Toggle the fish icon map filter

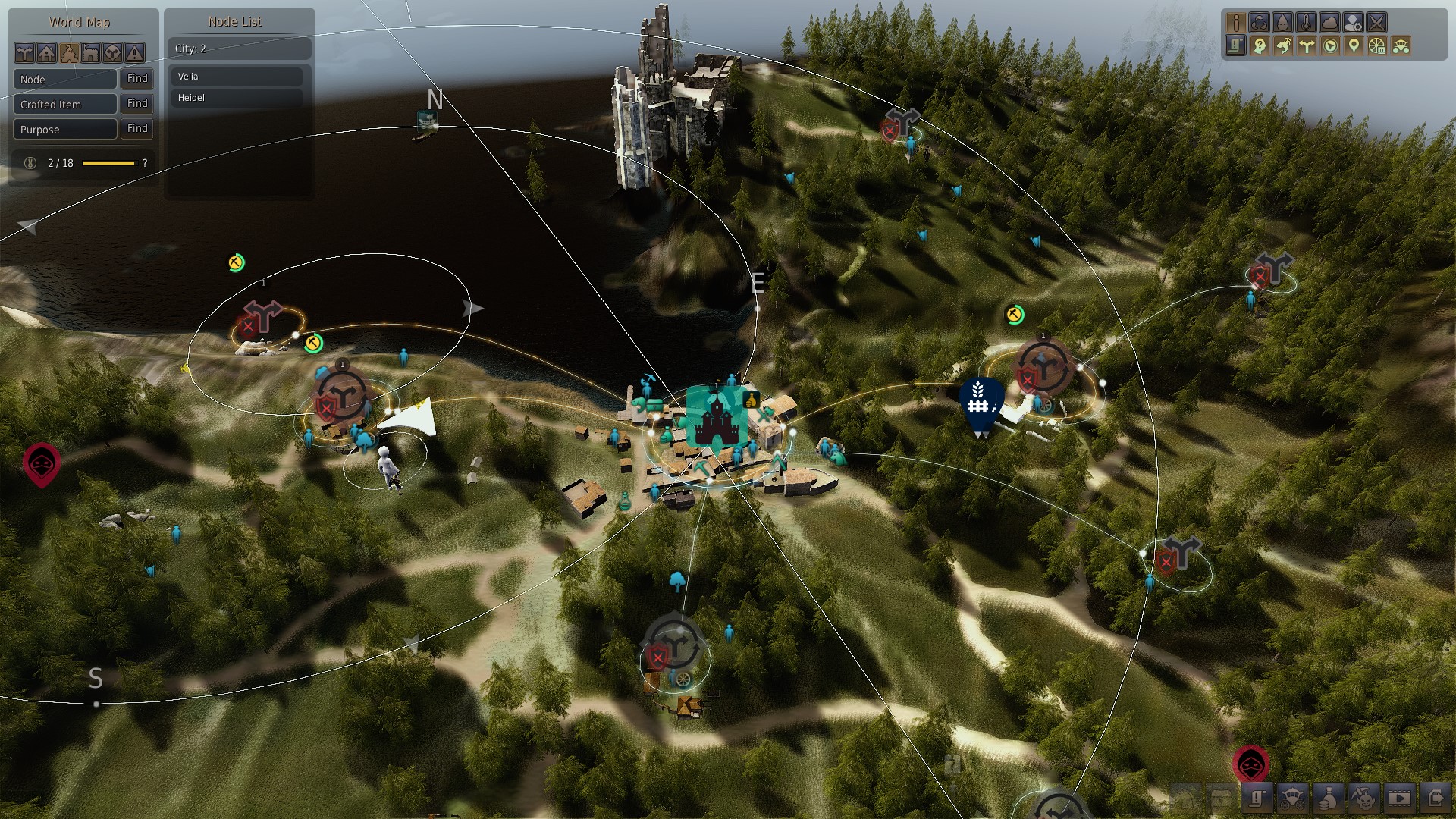[1283, 46]
